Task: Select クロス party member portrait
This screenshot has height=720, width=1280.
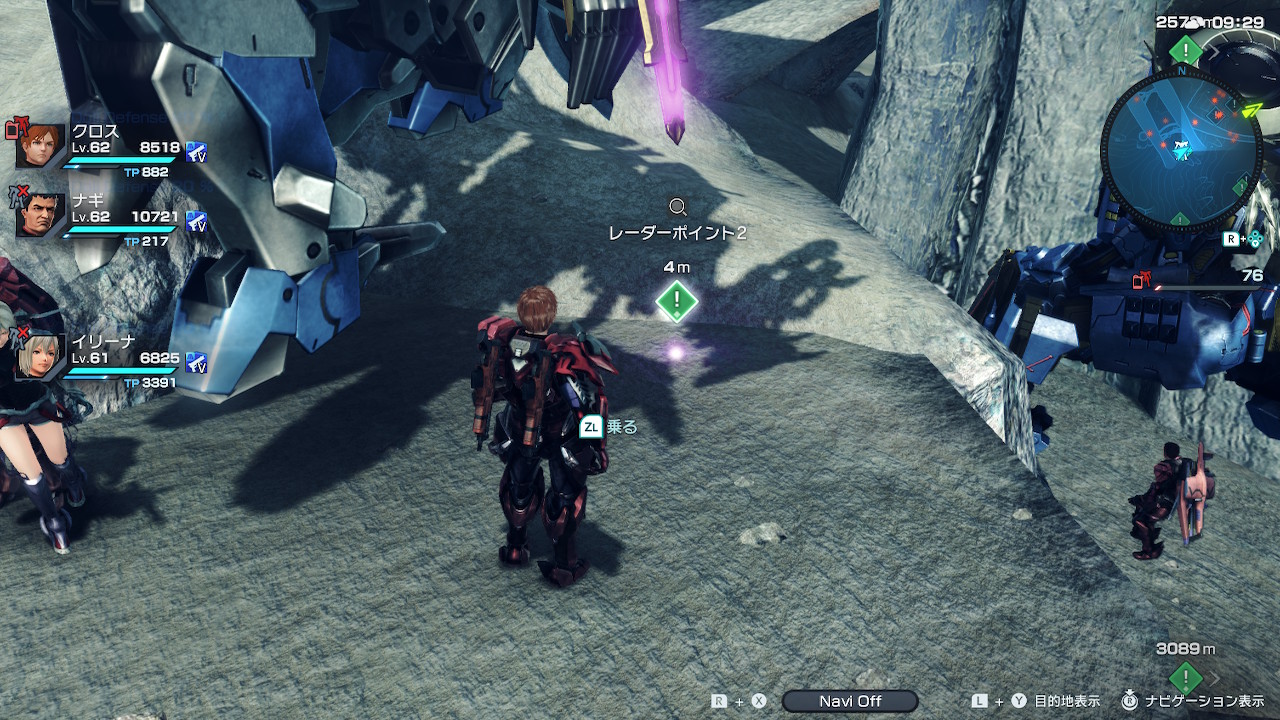Action: point(41,146)
